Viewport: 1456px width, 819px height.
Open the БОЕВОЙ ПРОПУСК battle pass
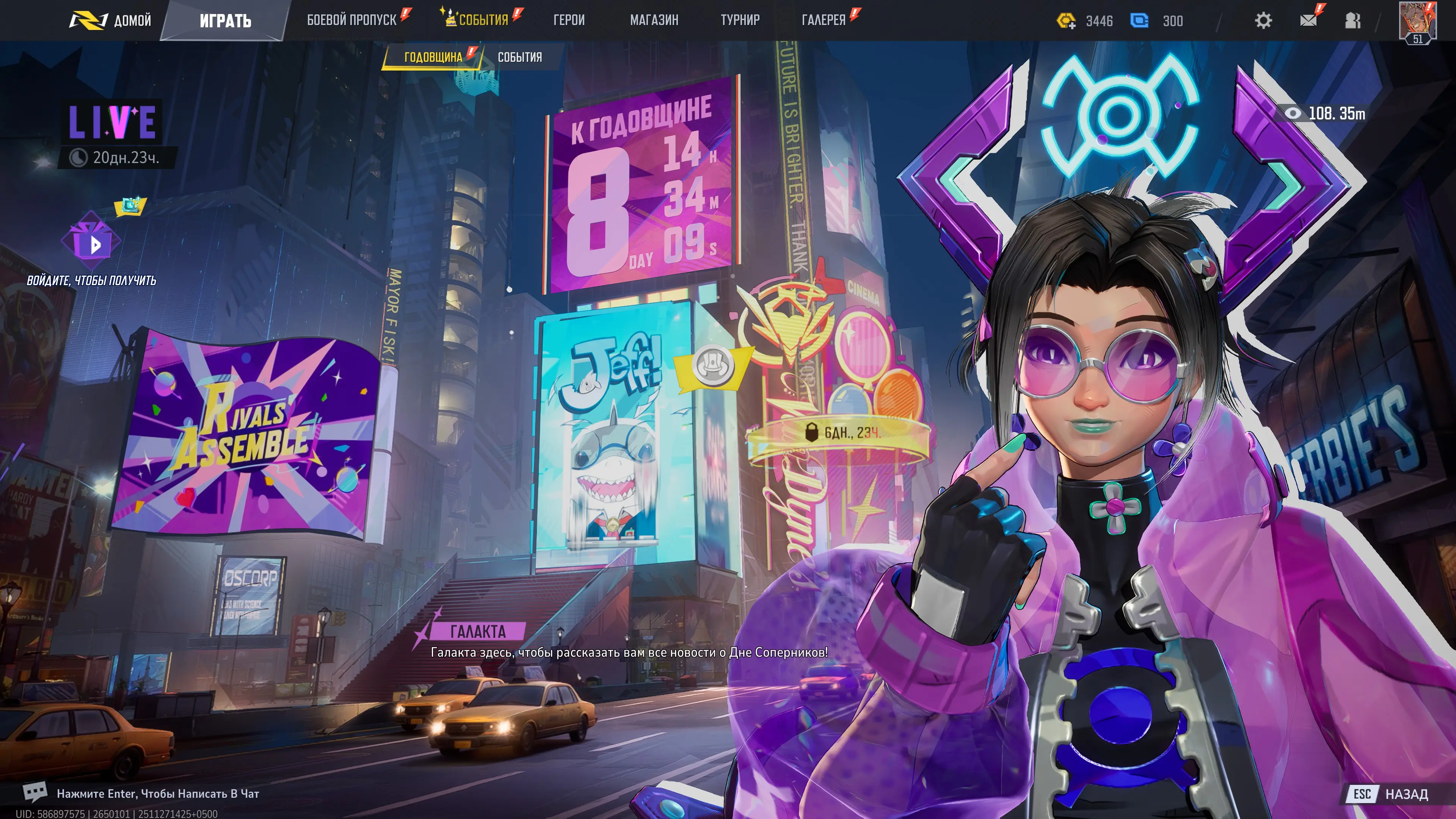[351, 20]
